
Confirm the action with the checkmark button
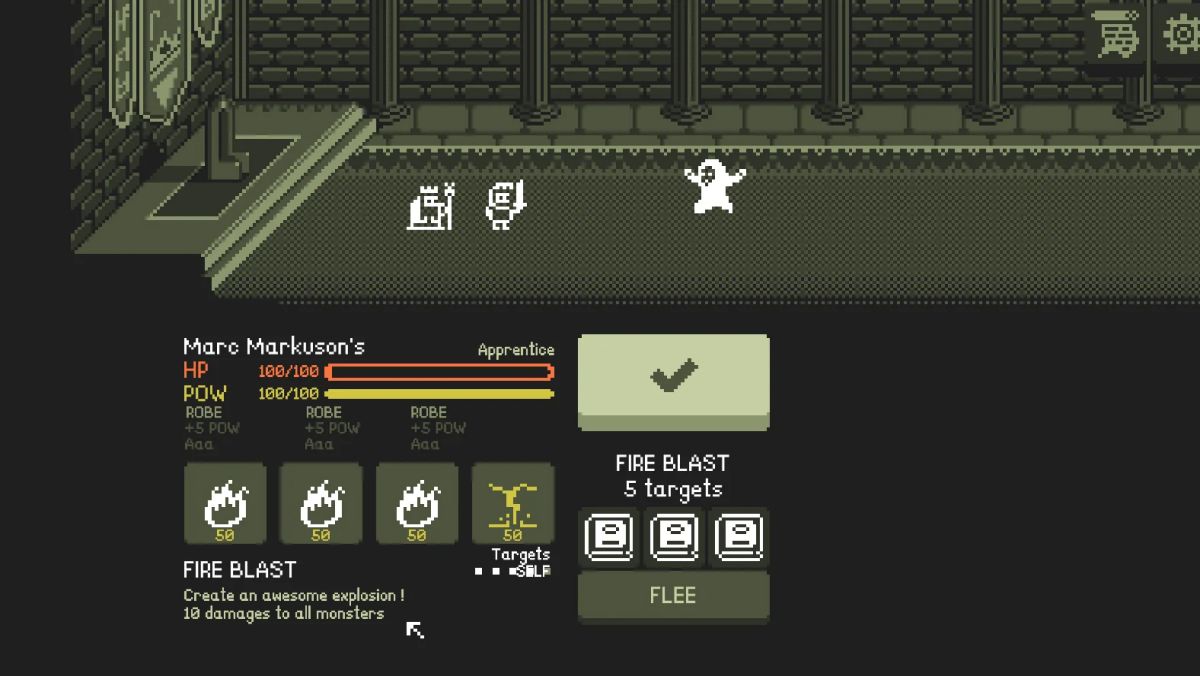point(673,378)
